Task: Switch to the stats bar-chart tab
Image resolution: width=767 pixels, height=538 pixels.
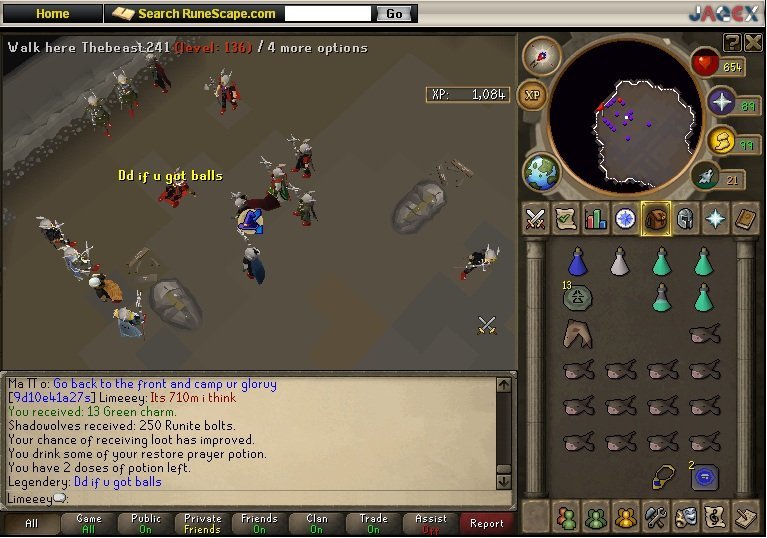Action: click(596, 218)
